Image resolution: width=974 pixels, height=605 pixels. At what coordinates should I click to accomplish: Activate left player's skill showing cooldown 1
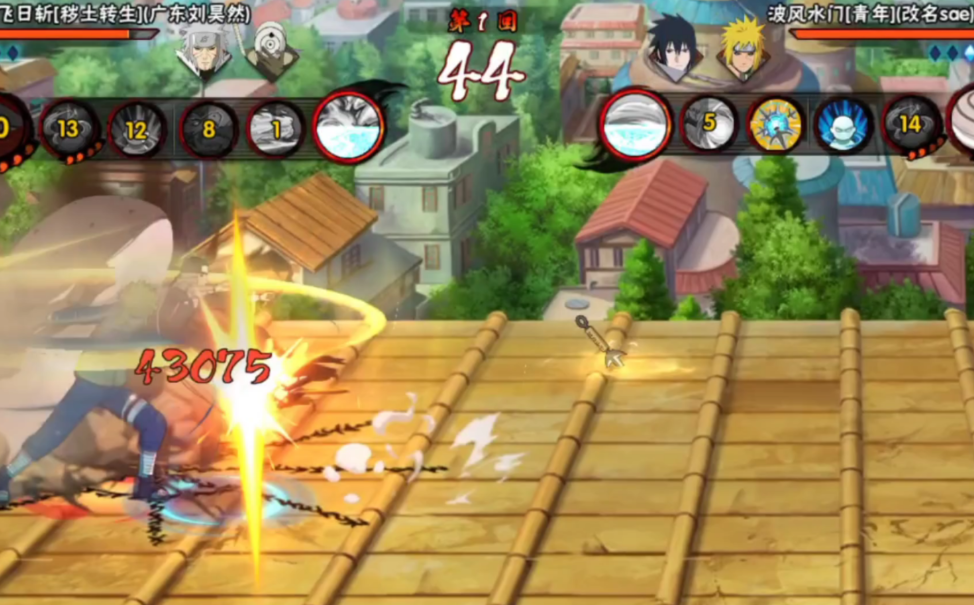click(x=276, y=129)
